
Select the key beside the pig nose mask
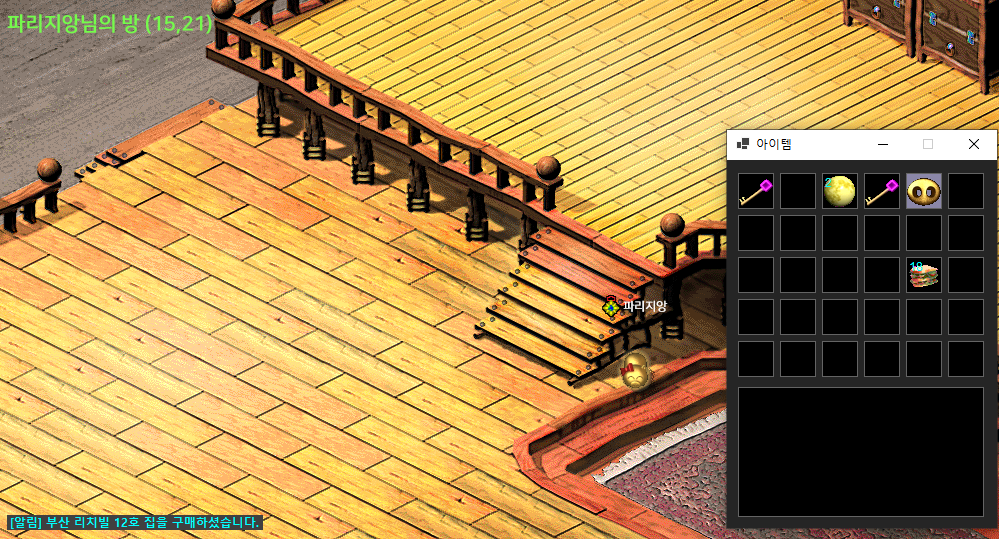click(x=882, y=191)
